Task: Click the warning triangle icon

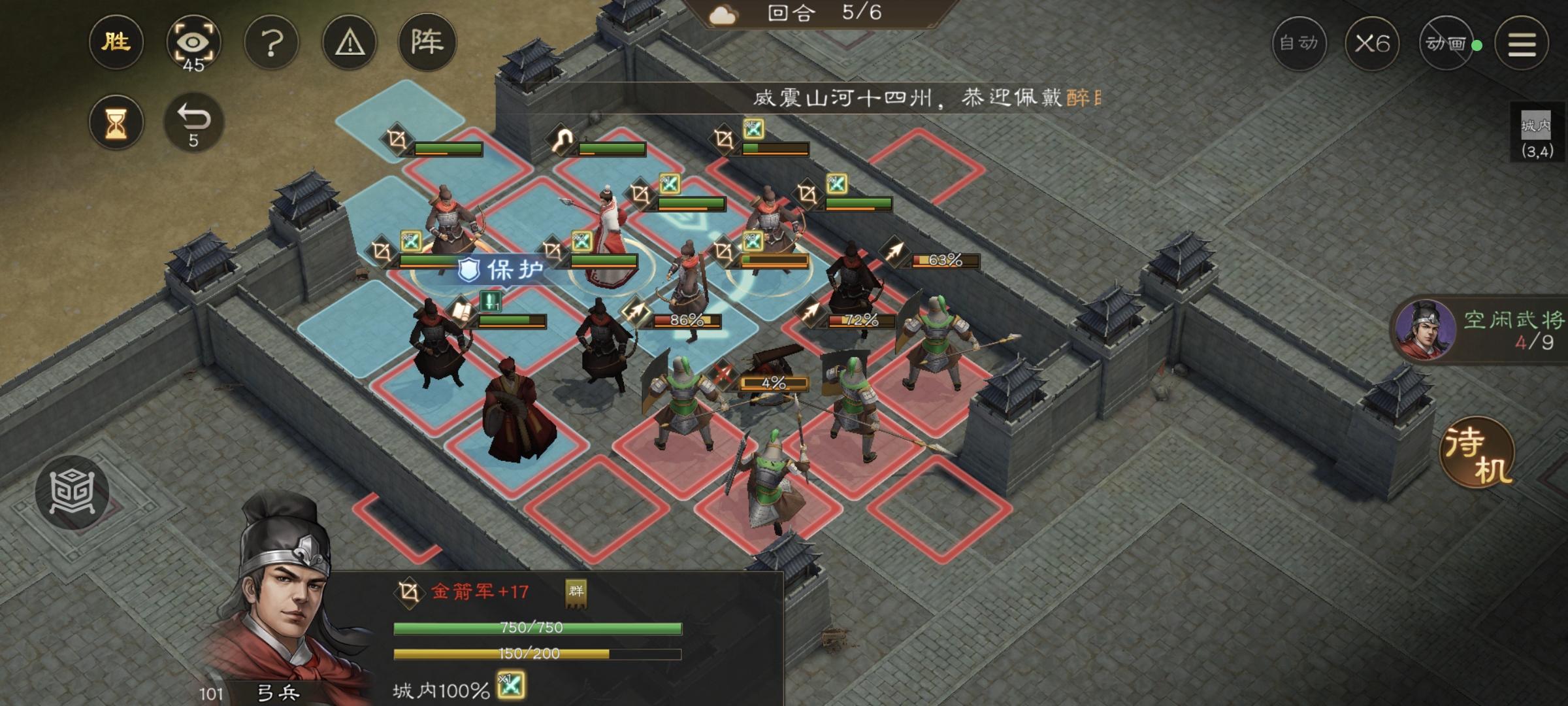Action: (x=350, y=41)
